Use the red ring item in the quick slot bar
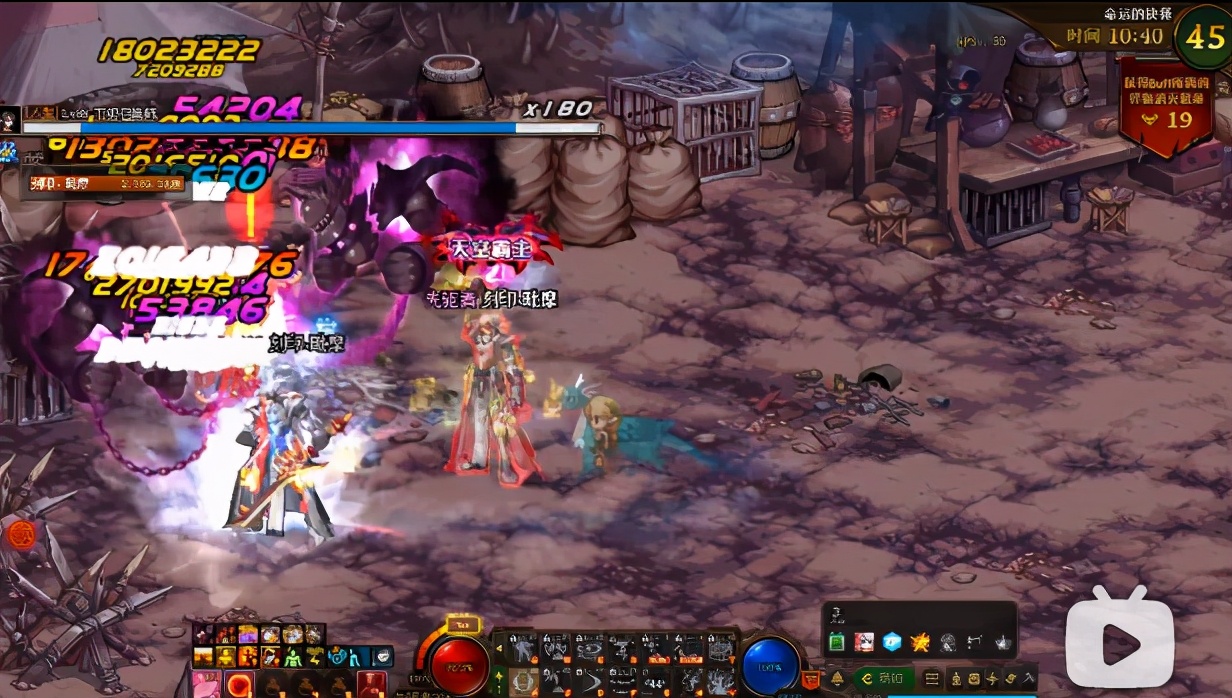Image resolution: width=1232 pixels, height=698 pixels. click(239, 685)
